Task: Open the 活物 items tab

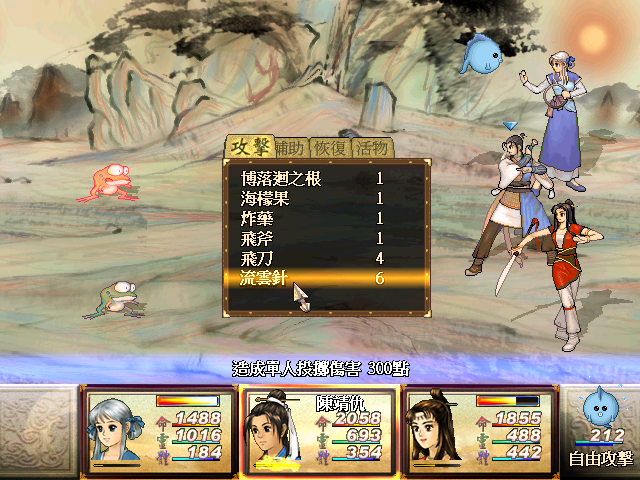Action: coord(371,148)
